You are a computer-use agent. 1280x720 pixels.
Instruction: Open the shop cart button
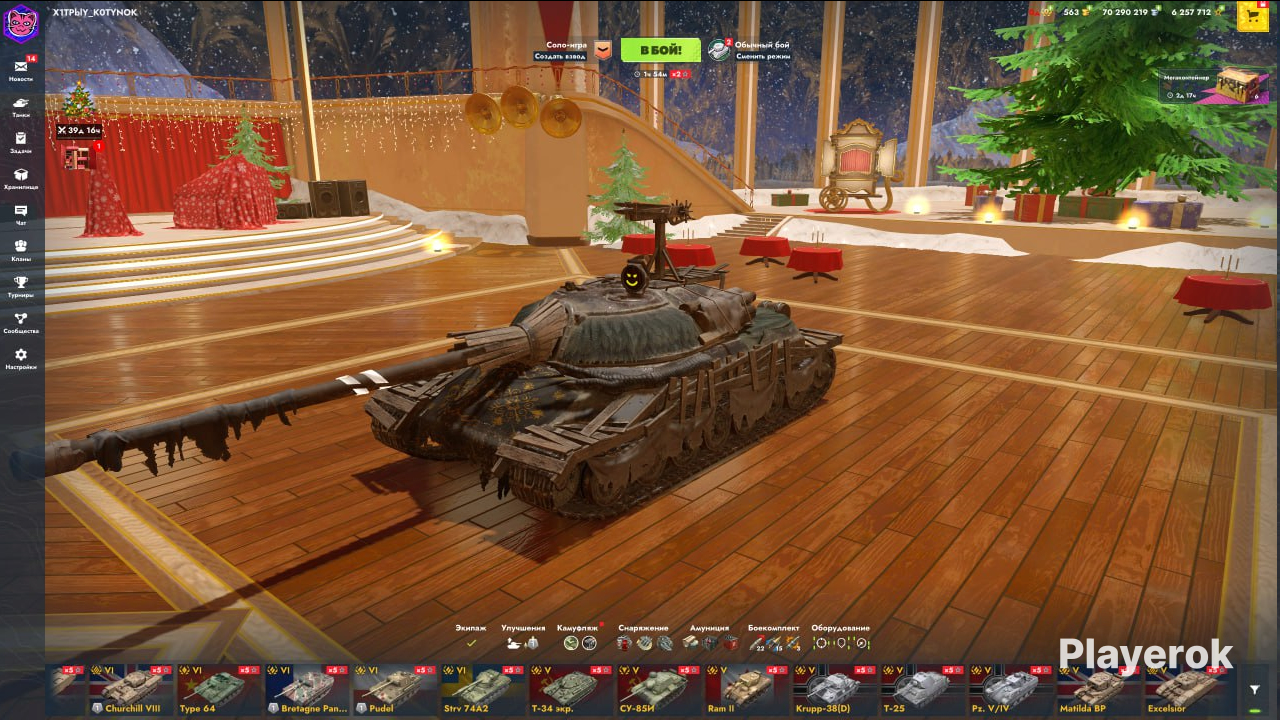point(1253,15)
